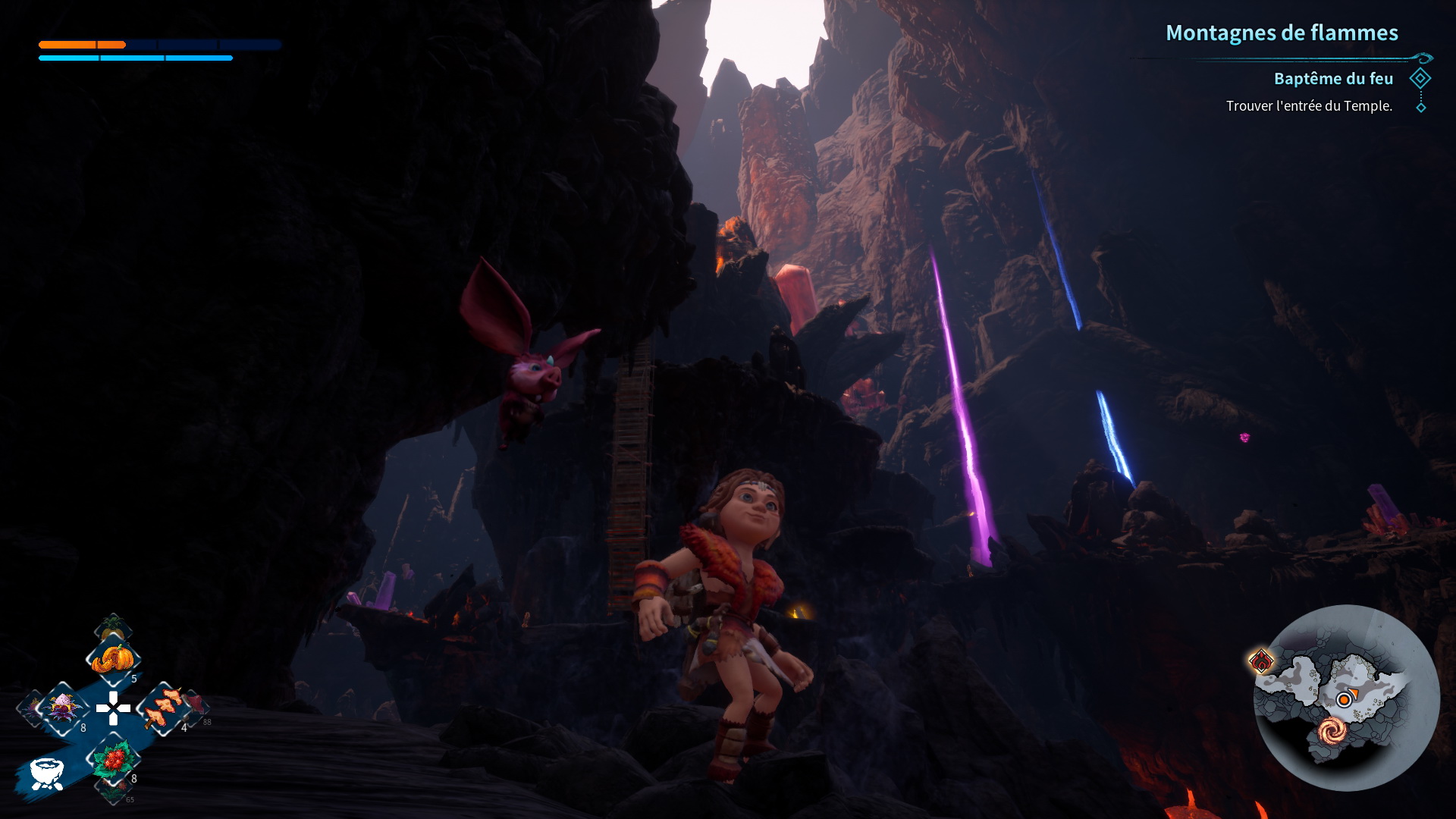
Task: Select the pumpkin item slot
Action: pyautogui.click(x=112, y=658)
